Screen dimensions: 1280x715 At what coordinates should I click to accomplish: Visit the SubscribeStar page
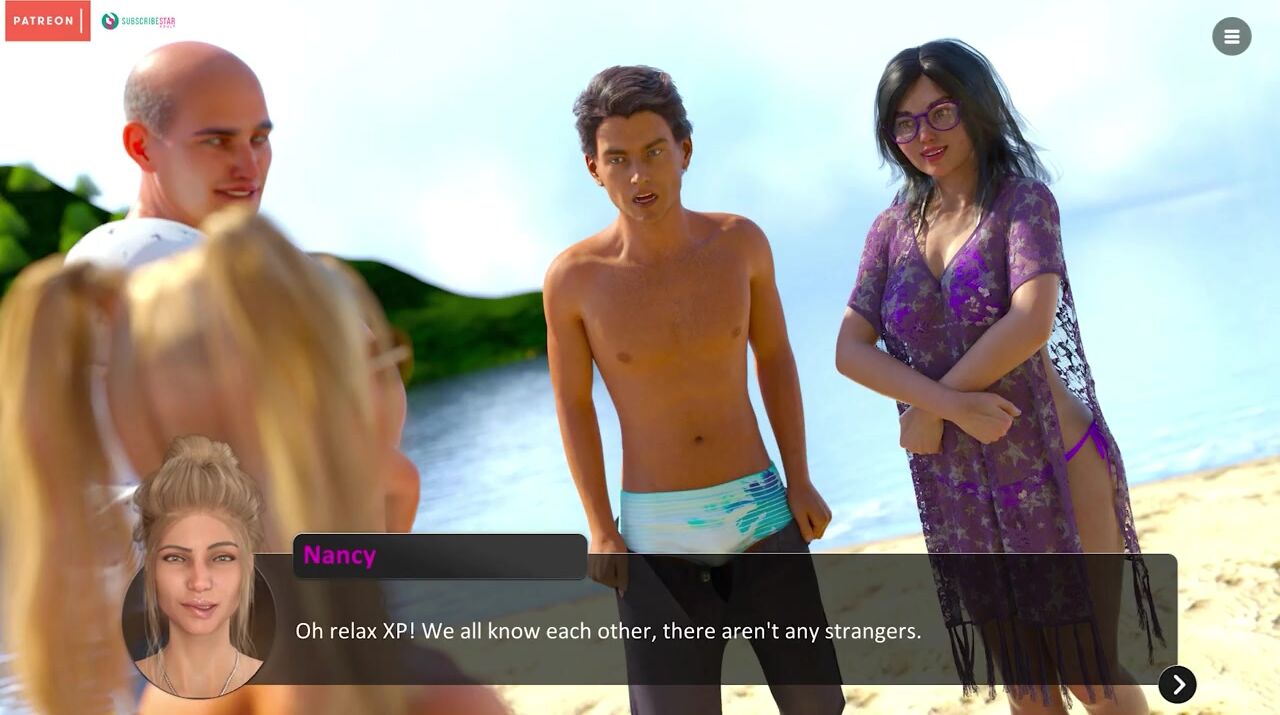click(x=138, y=21)
